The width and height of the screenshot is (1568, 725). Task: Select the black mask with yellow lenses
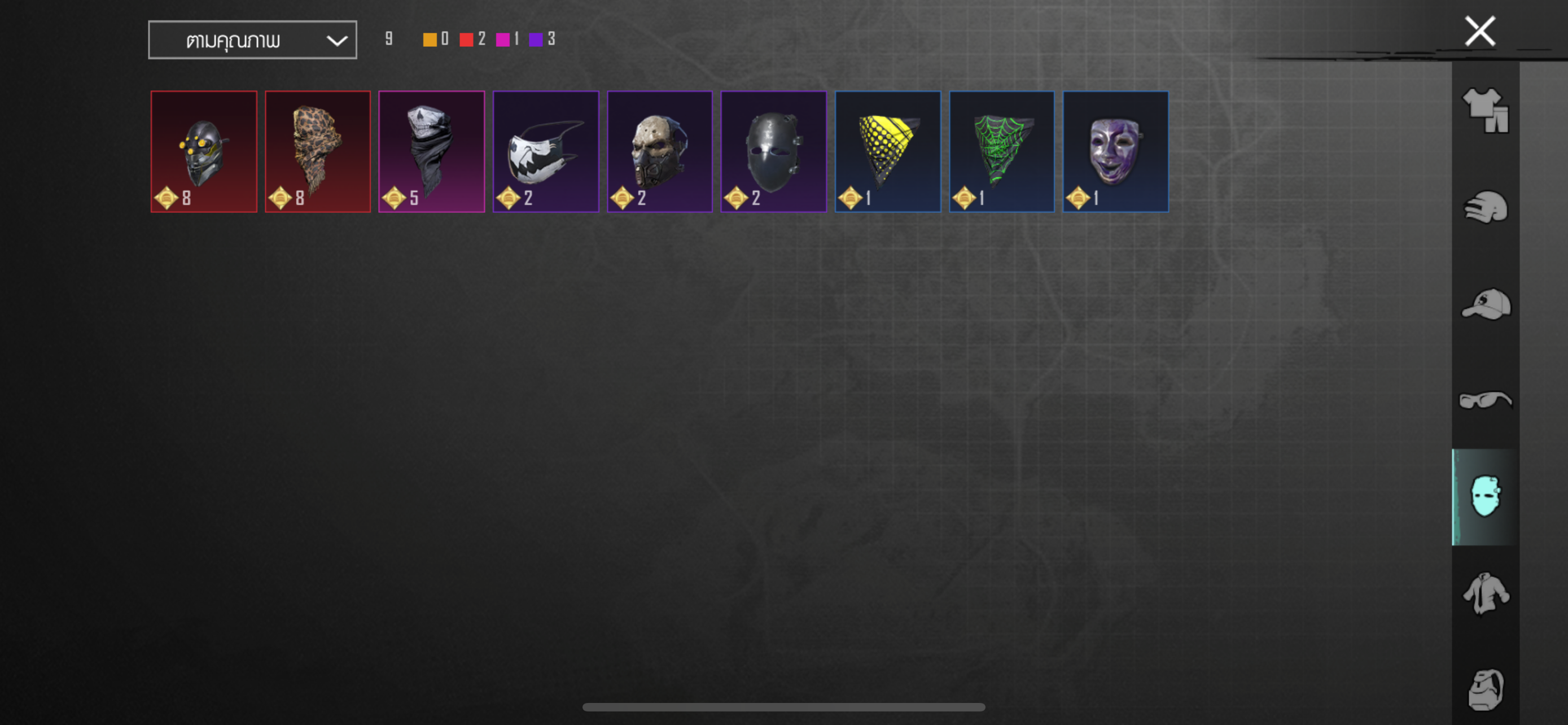[x=203, y=151]
